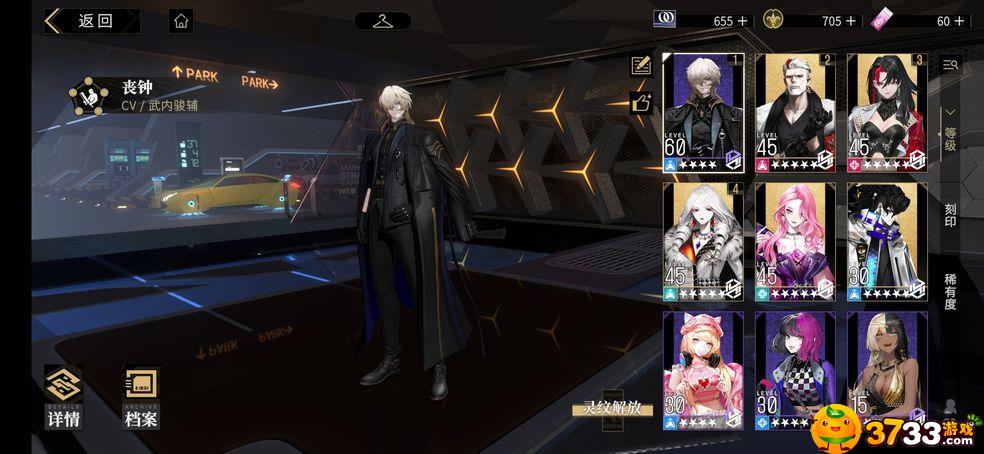Click the thumbs-up like icon
The image size is (984, 454).
click(x=640, y=102)
